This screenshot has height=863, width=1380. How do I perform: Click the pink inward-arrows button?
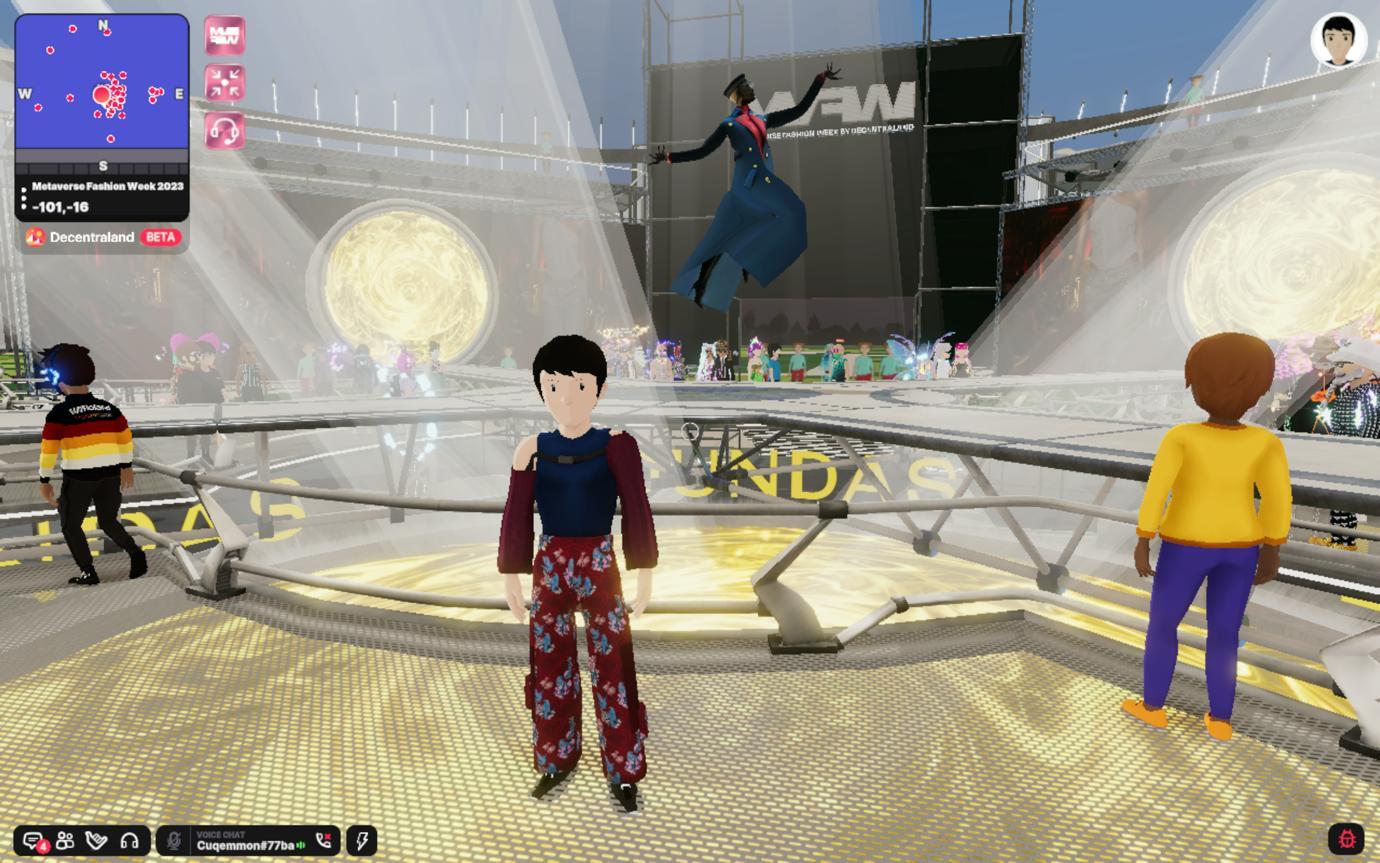tap(225, 83)
